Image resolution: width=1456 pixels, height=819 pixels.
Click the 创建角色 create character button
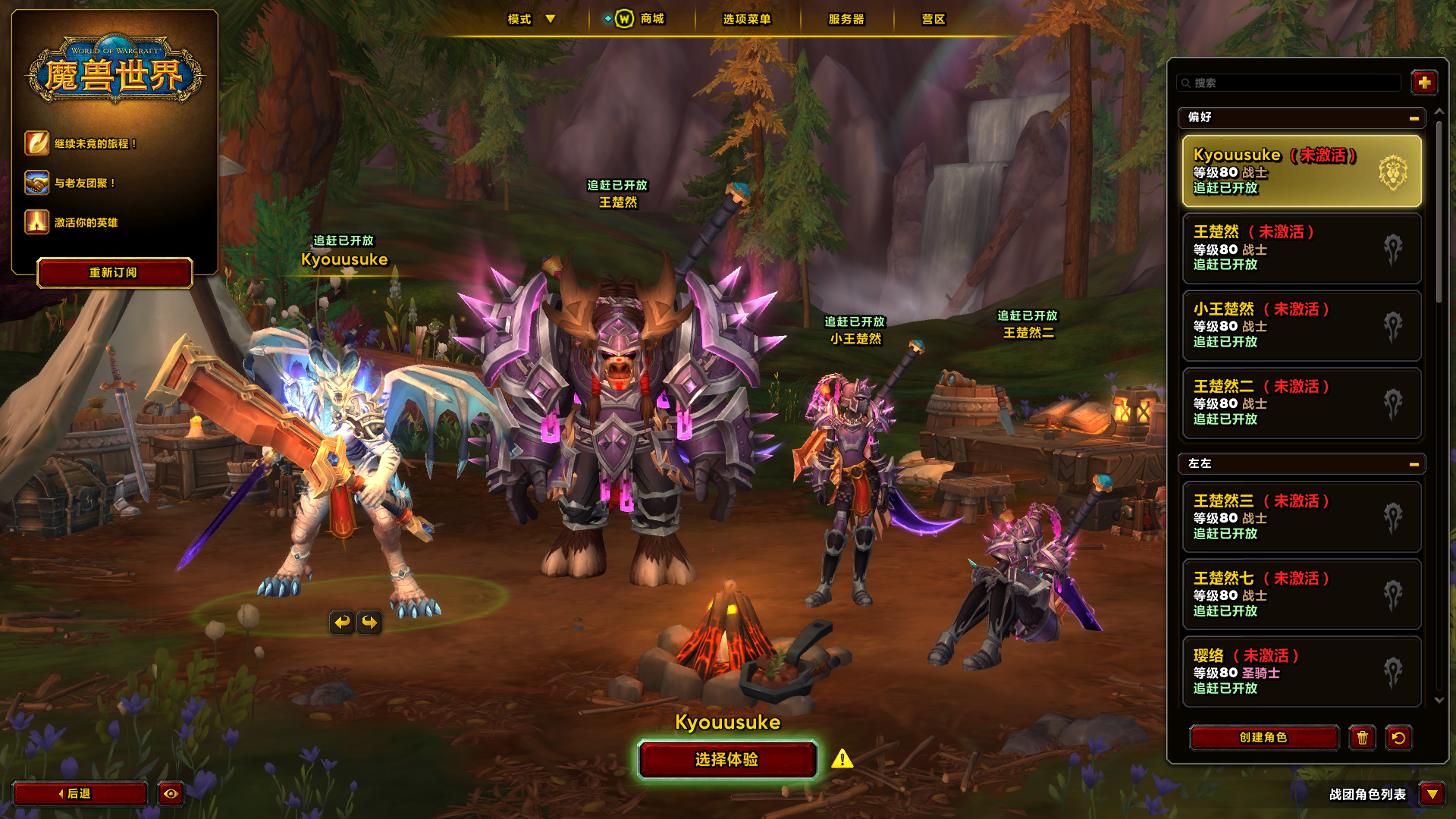pyautogui.click(x=1263, y=738)
